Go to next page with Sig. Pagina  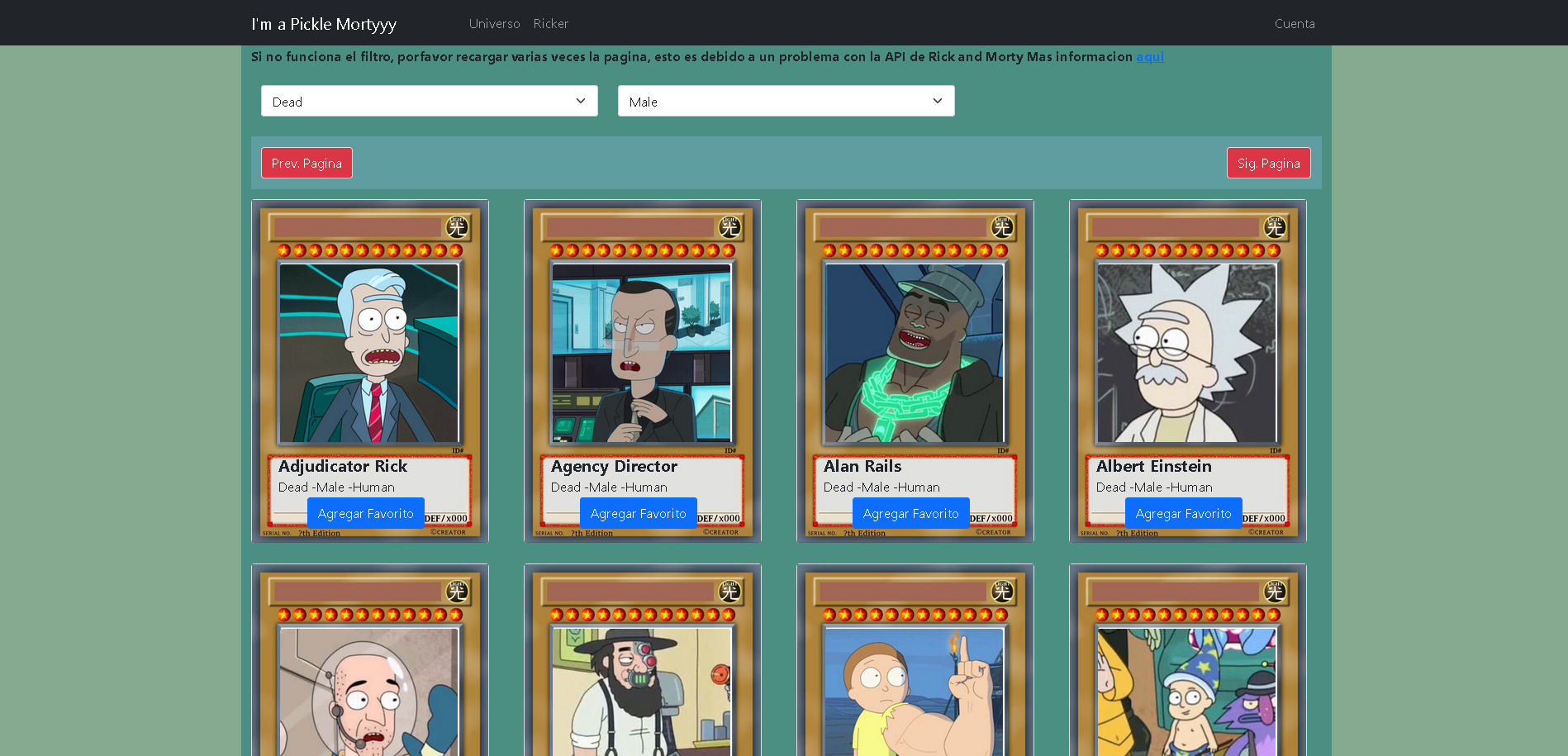tap(1268, 163)
